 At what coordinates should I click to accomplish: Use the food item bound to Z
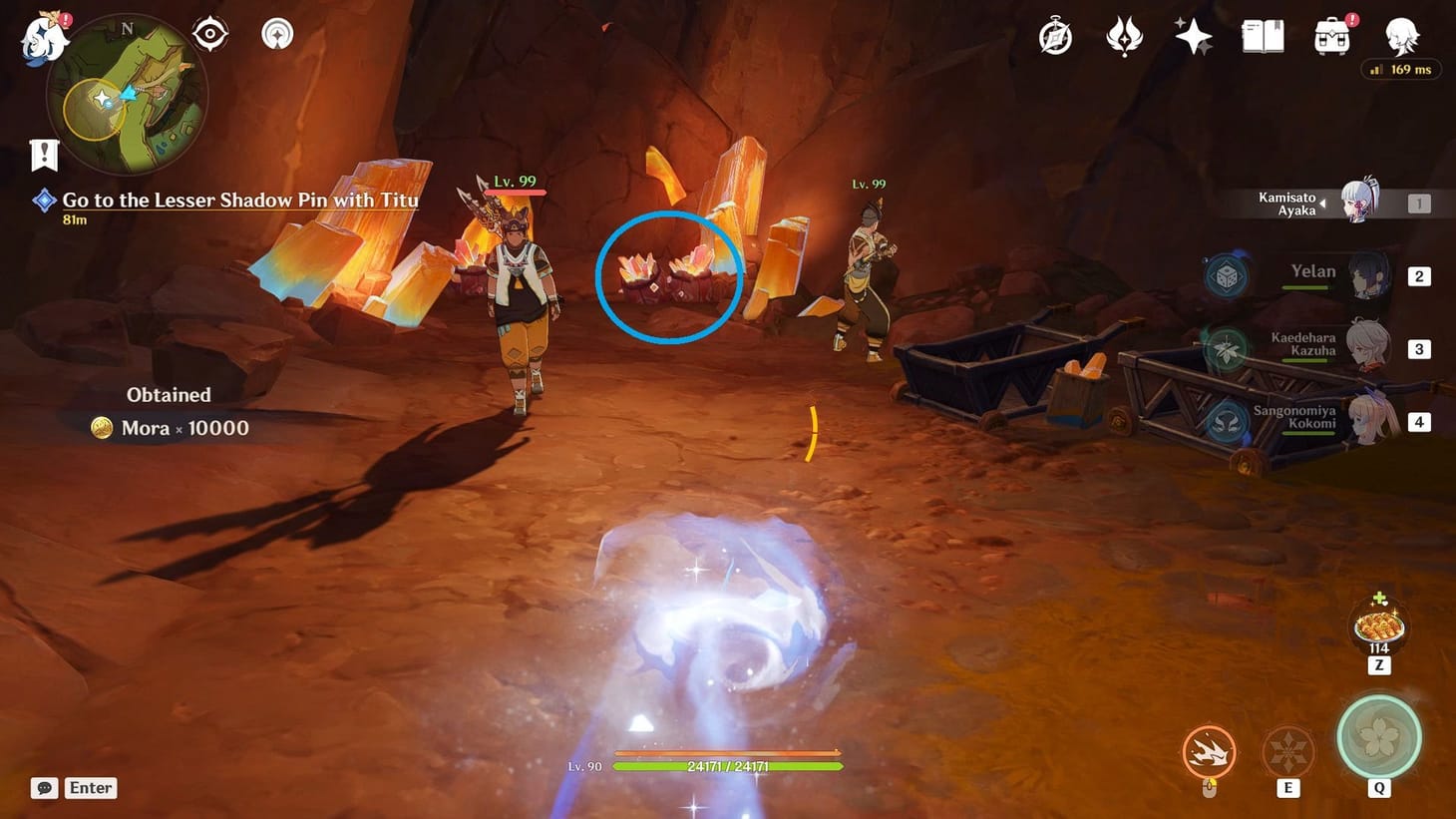(x=1377, y=626)
